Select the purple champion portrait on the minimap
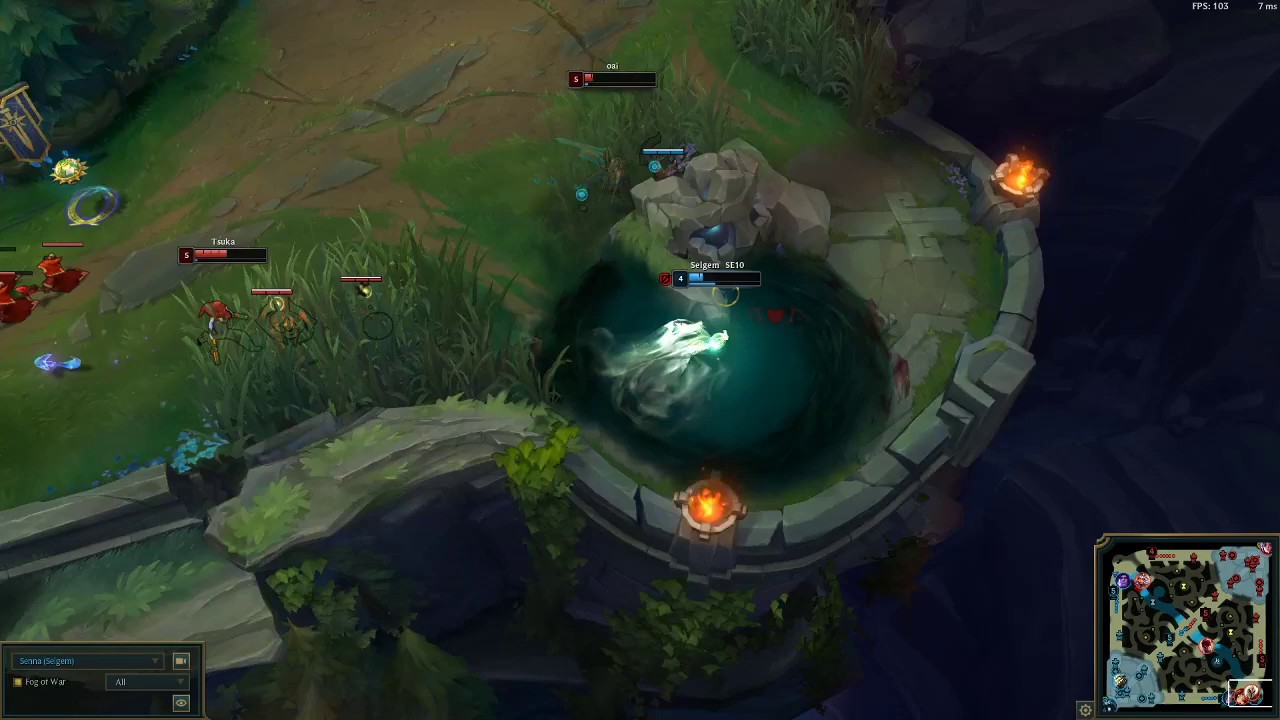The width and height of the screenshot is (1280, 720). coord(1124,579)
